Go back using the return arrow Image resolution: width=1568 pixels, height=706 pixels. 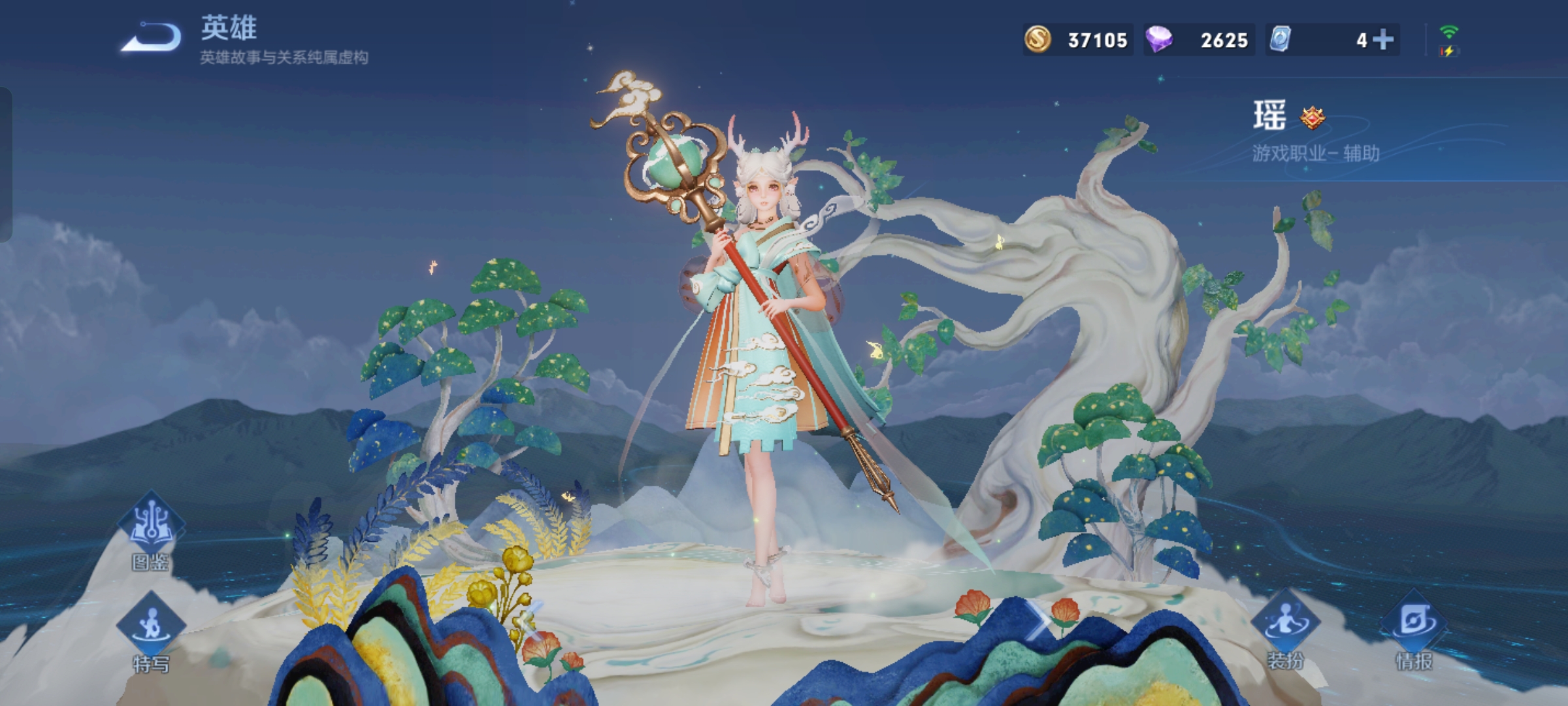coord(152,37)
